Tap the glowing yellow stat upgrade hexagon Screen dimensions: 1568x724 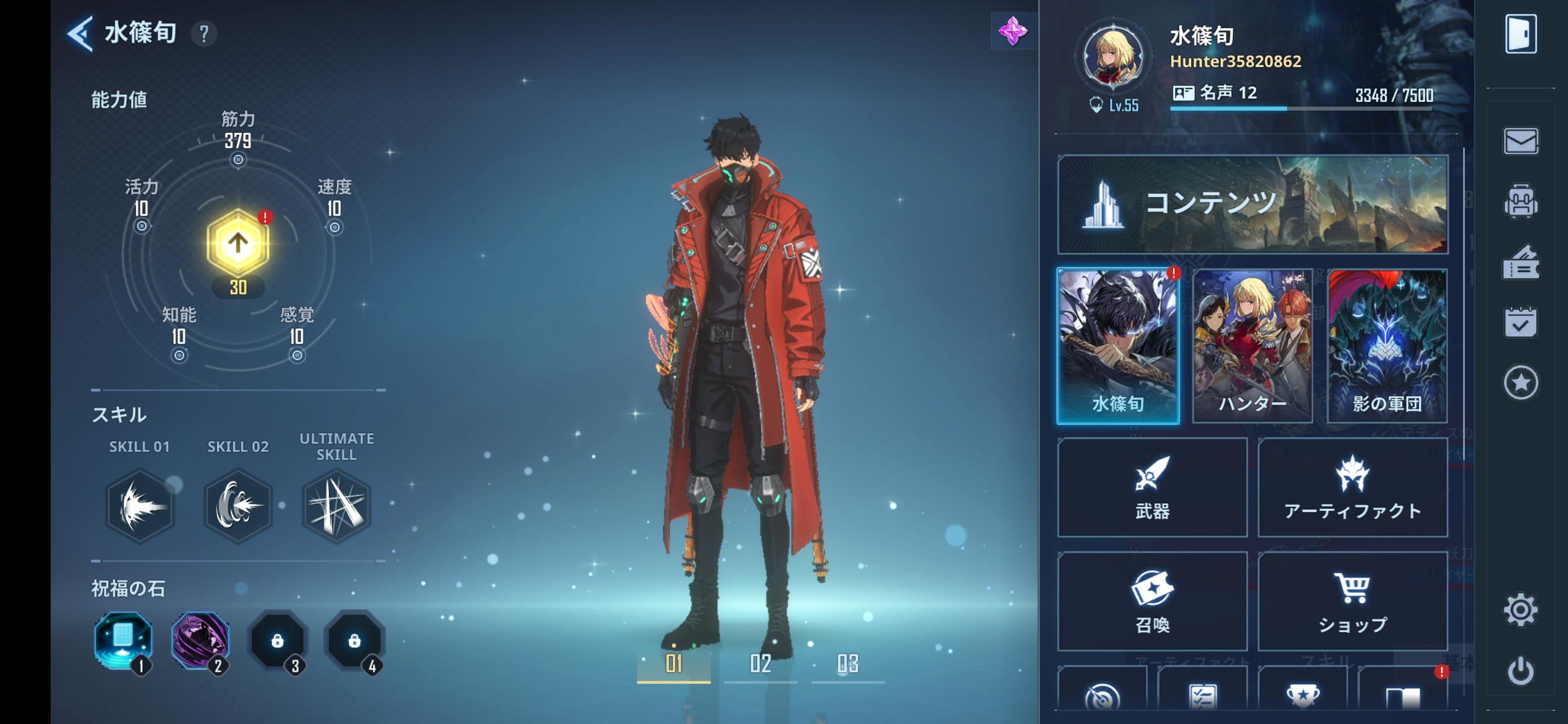pyautogui.click(x=238, y=243)
